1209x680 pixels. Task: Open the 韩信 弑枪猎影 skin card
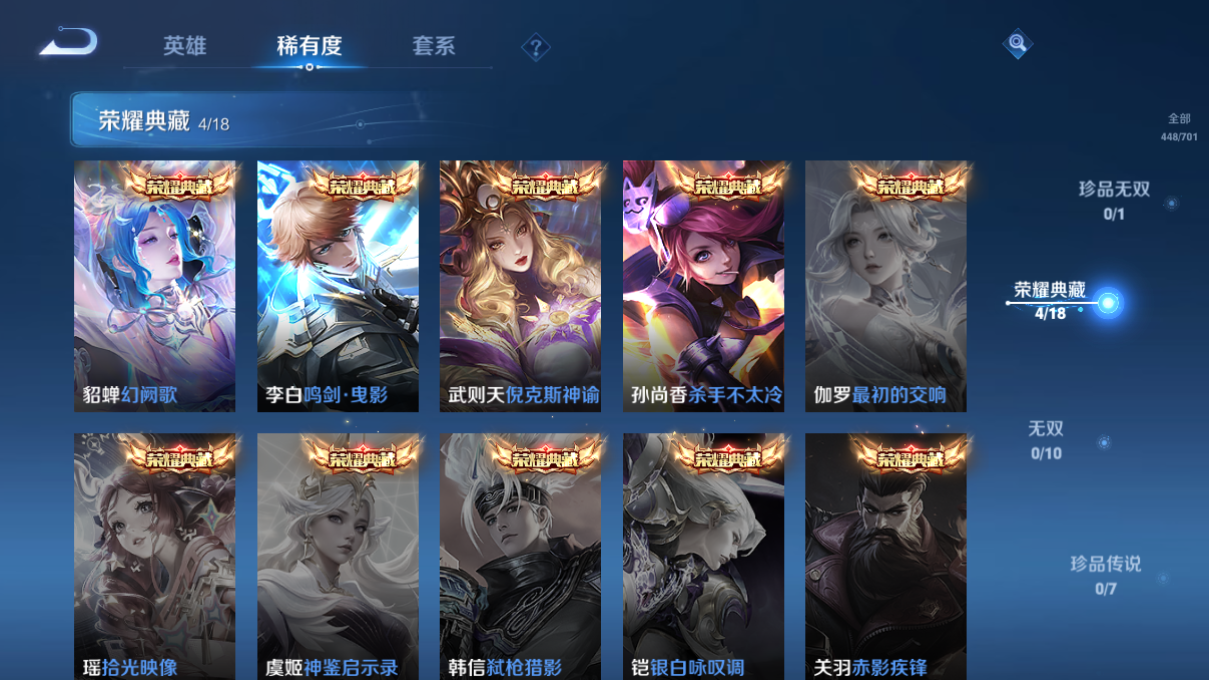520,556
